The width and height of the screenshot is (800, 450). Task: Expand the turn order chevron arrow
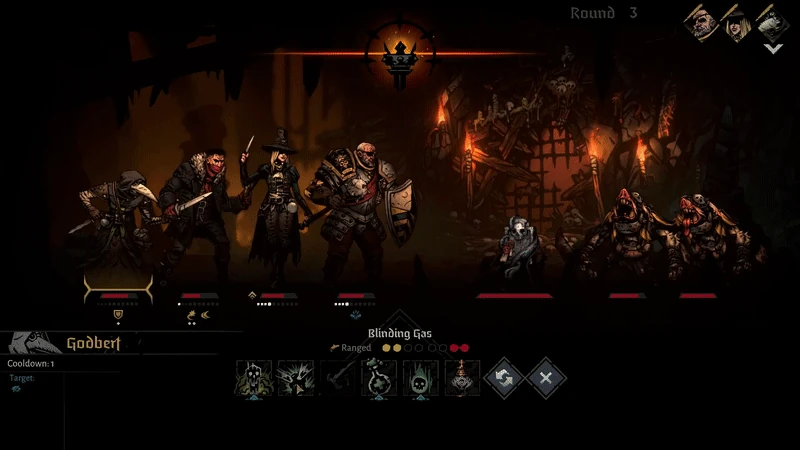tap(772, 48)
